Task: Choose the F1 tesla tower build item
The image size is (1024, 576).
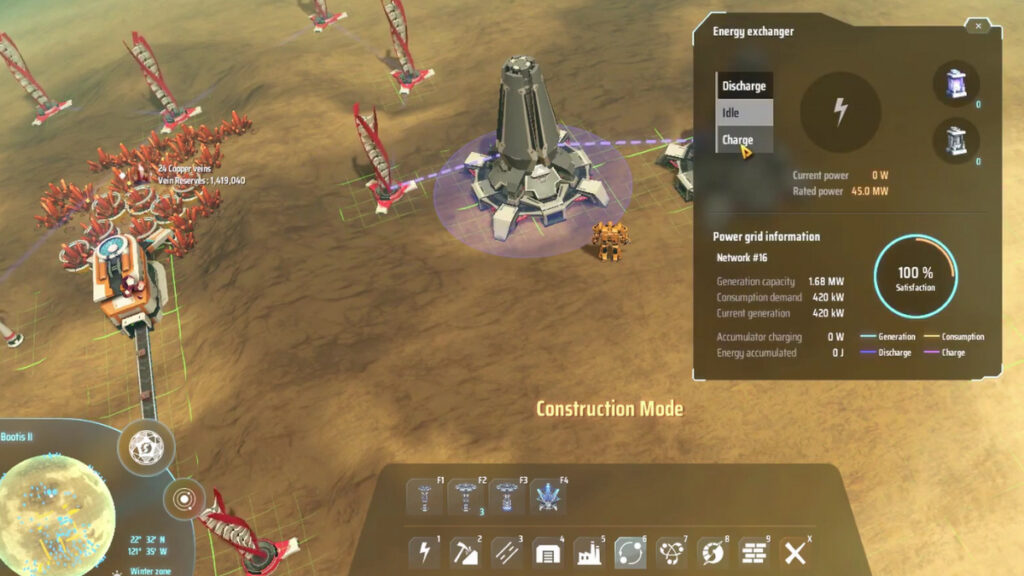Action: click(425, 497)
